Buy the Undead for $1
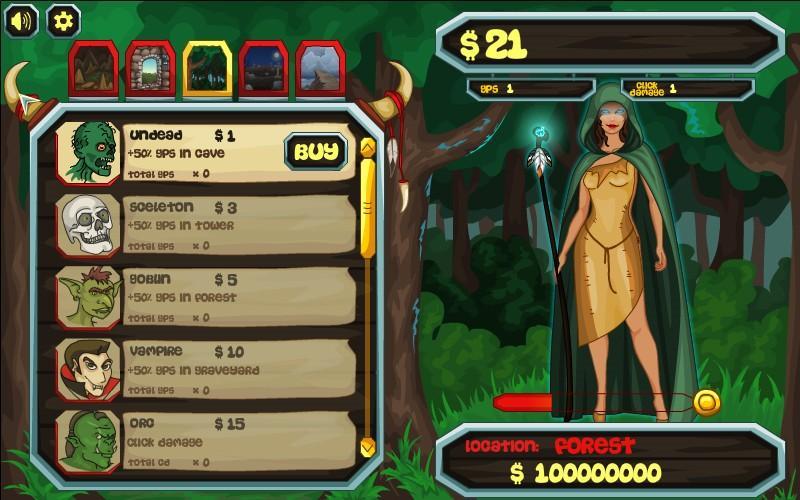Viewport: 800px width, 500px height. [317, 152]
